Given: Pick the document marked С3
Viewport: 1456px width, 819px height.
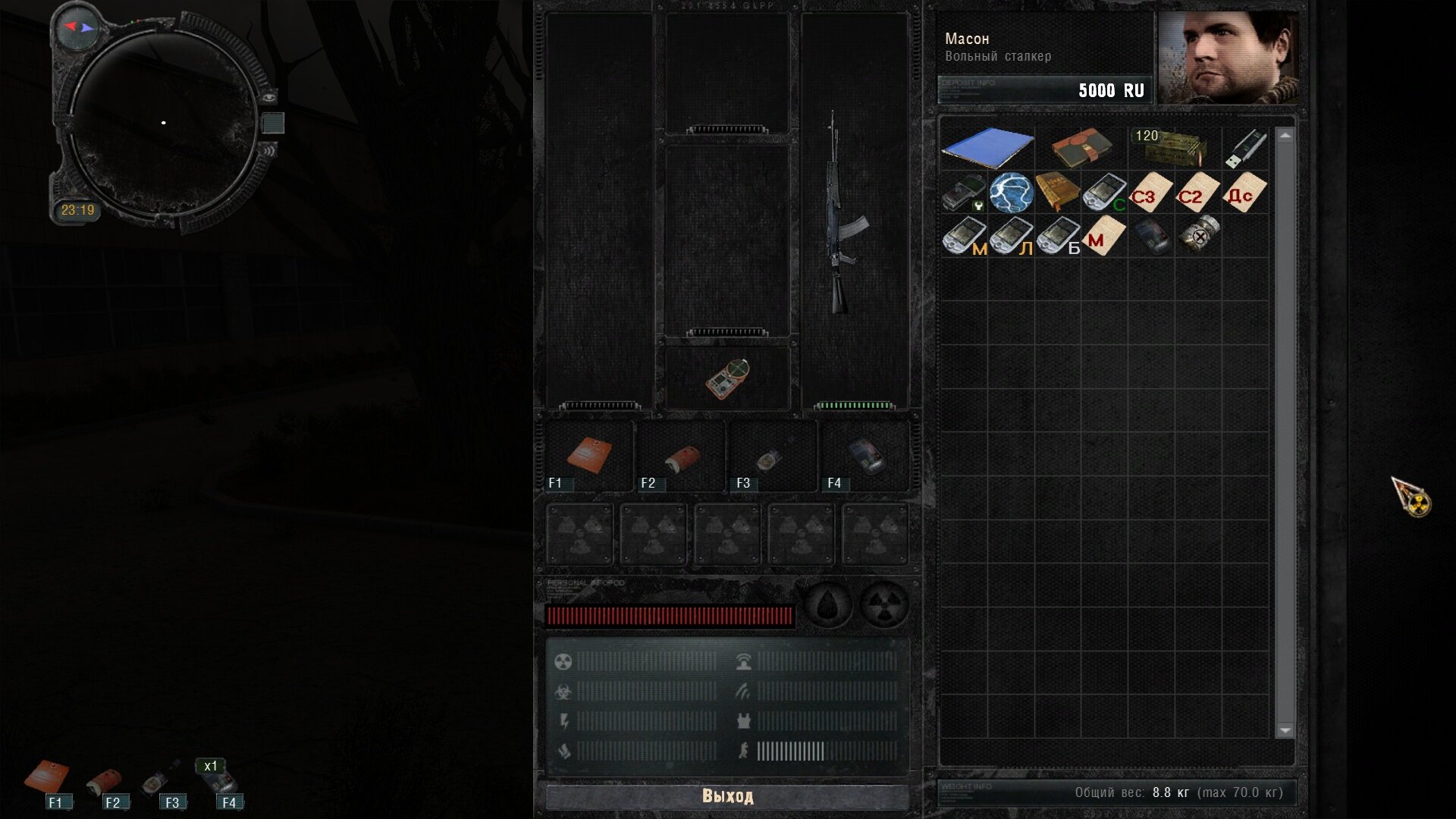Looking at the screenshot, I should coord(1150,192).
